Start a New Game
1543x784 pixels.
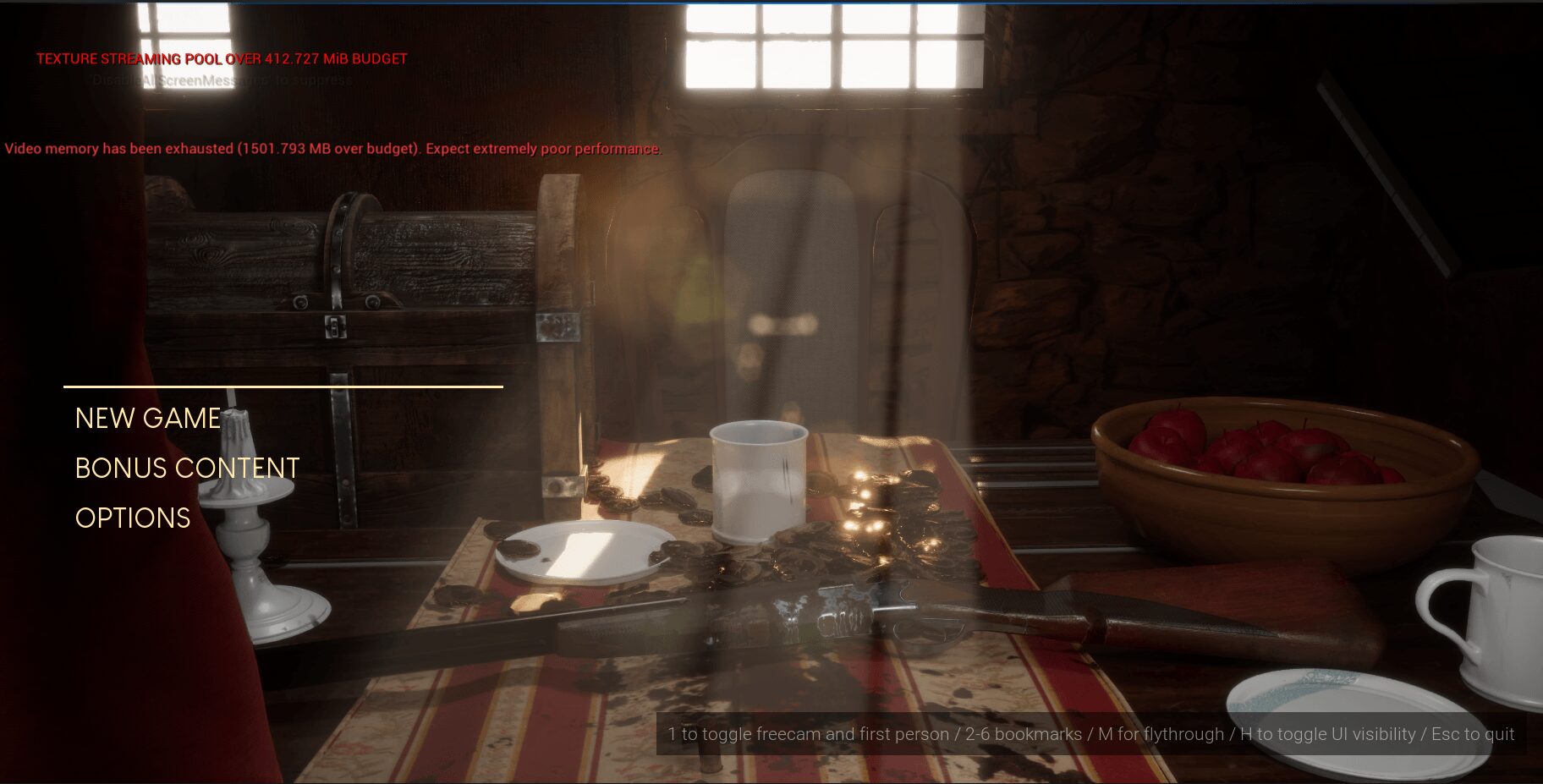pos(148,419)
